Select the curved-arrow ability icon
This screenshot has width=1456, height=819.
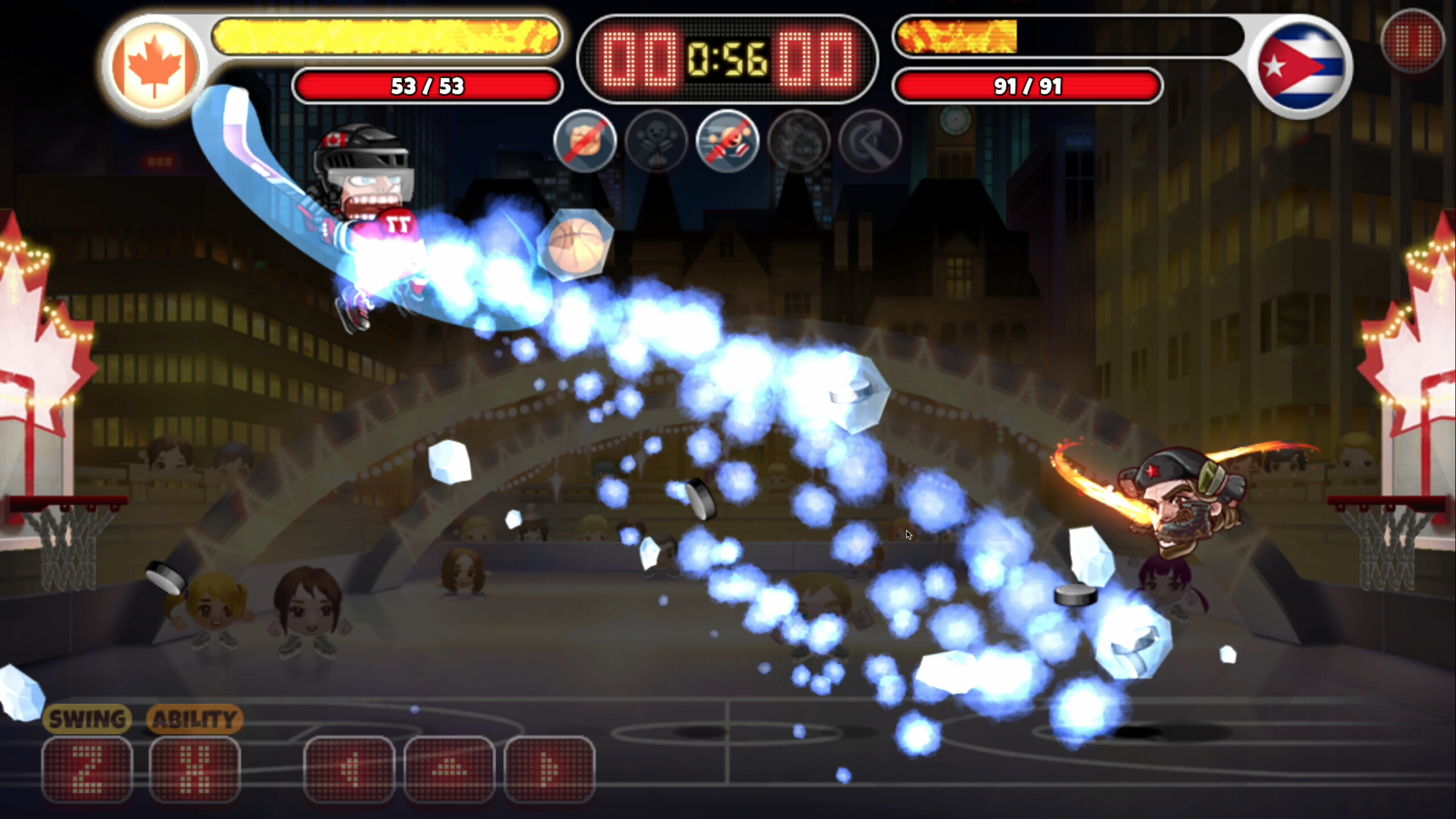[870, 142]
